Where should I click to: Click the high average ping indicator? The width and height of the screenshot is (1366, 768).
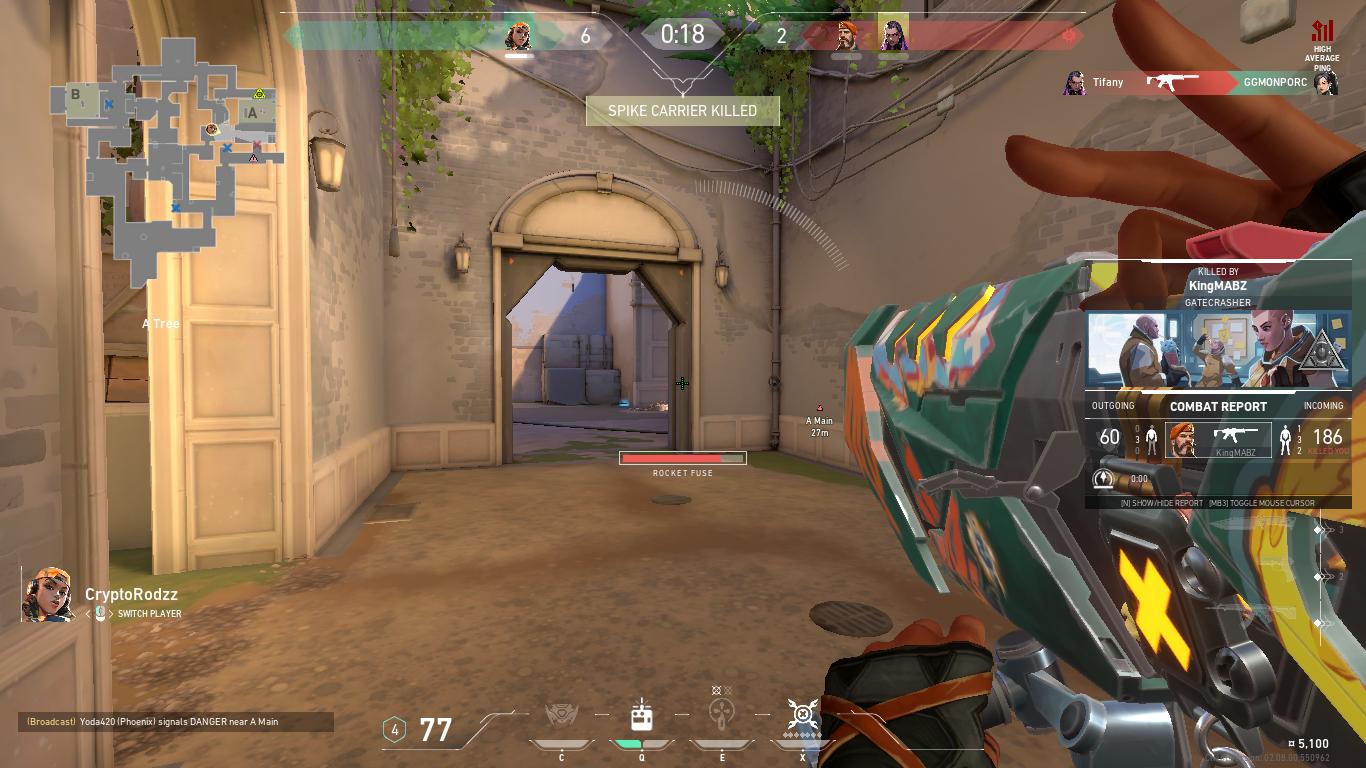pyautogui.click(x=1322, y=45)
